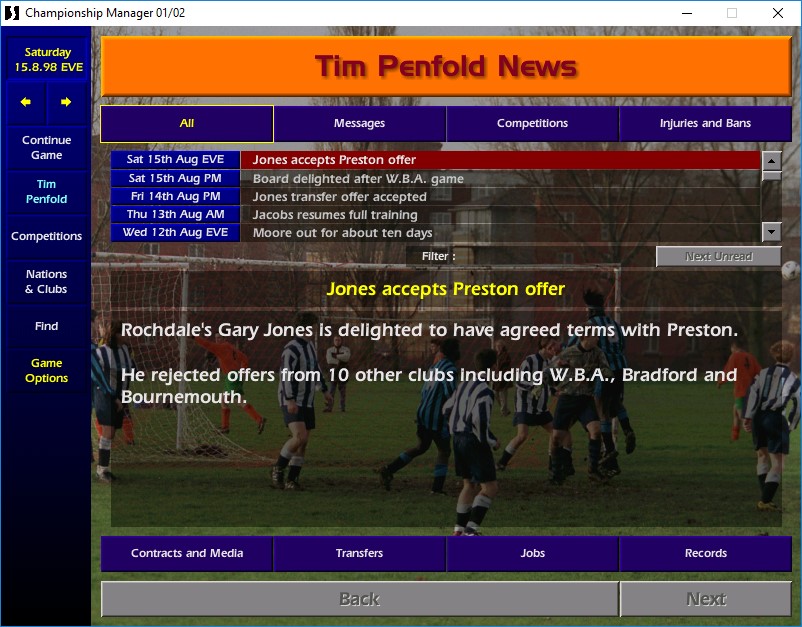Open the Find search screen

(46, 326)
